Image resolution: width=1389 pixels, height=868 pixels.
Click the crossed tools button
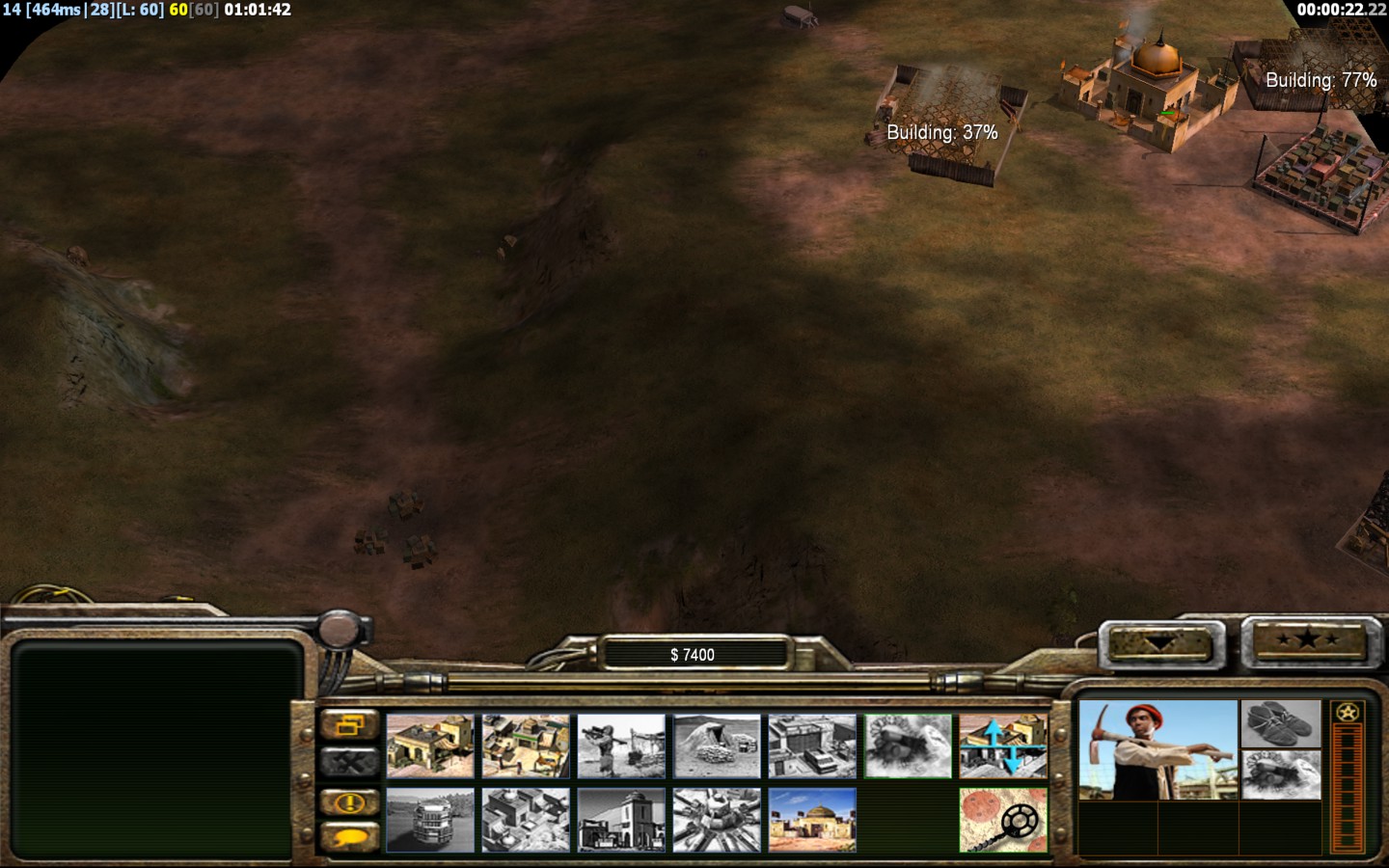(x=349, y=763)
